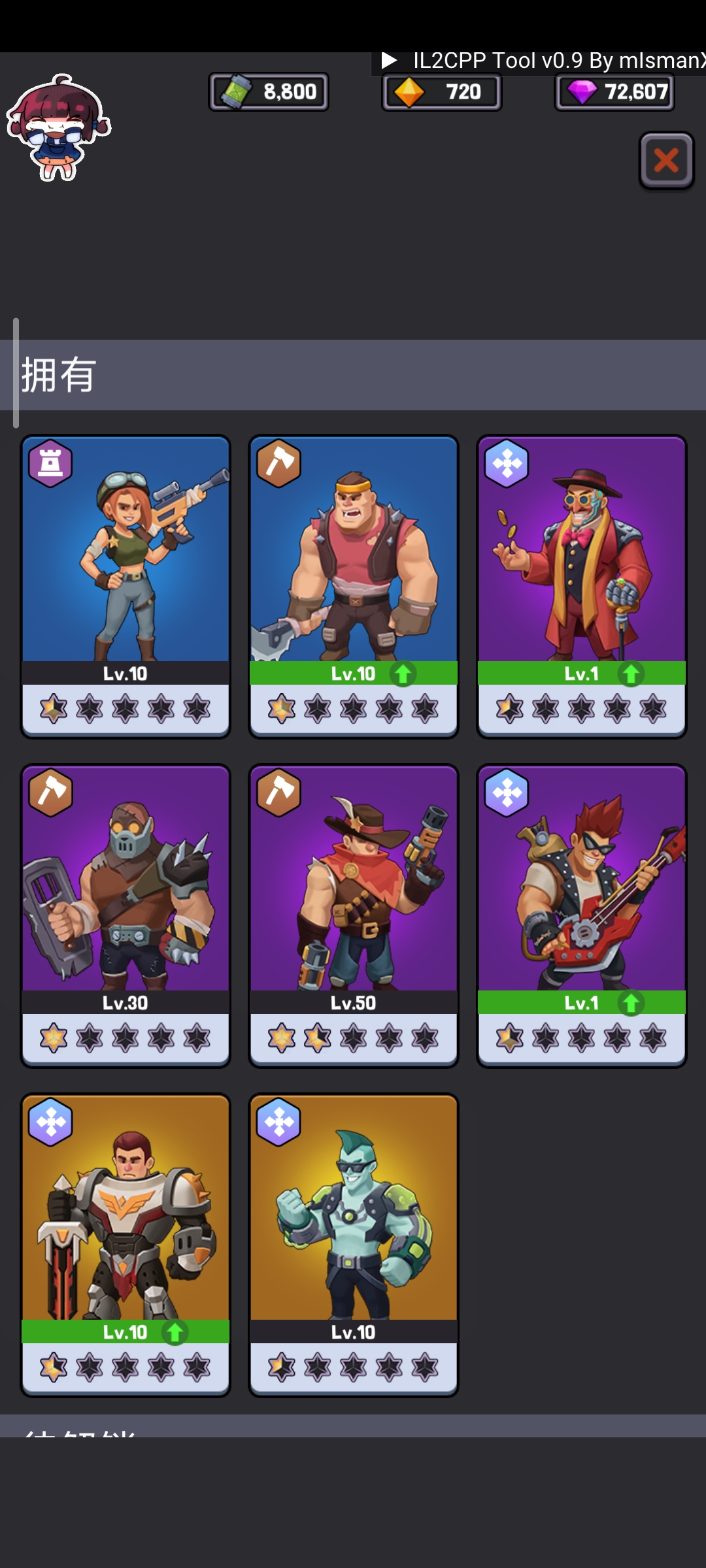Expand the IL2CPP Tool overlay arrow

click(390, 61)
